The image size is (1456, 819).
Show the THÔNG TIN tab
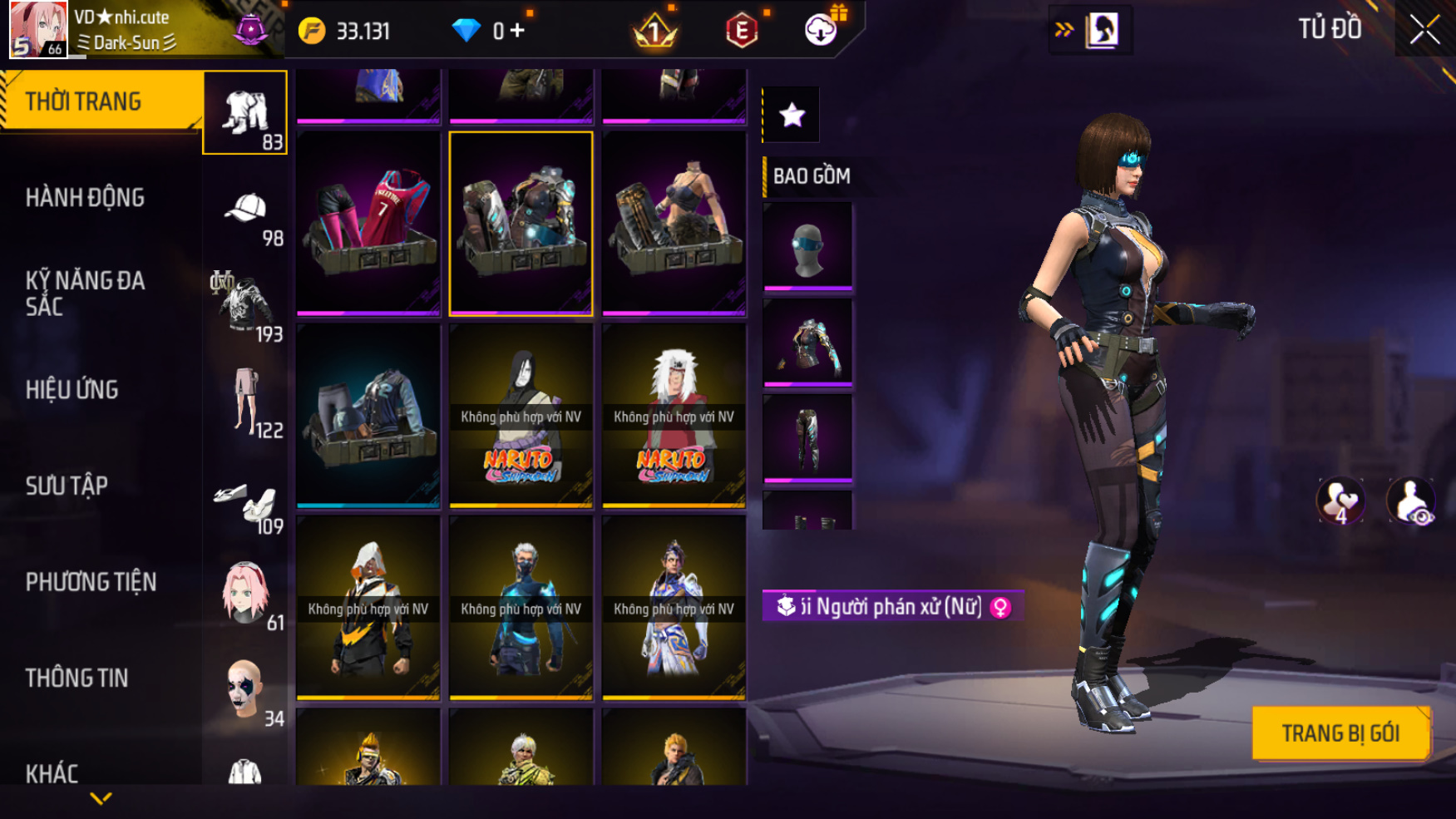[77, 678]
